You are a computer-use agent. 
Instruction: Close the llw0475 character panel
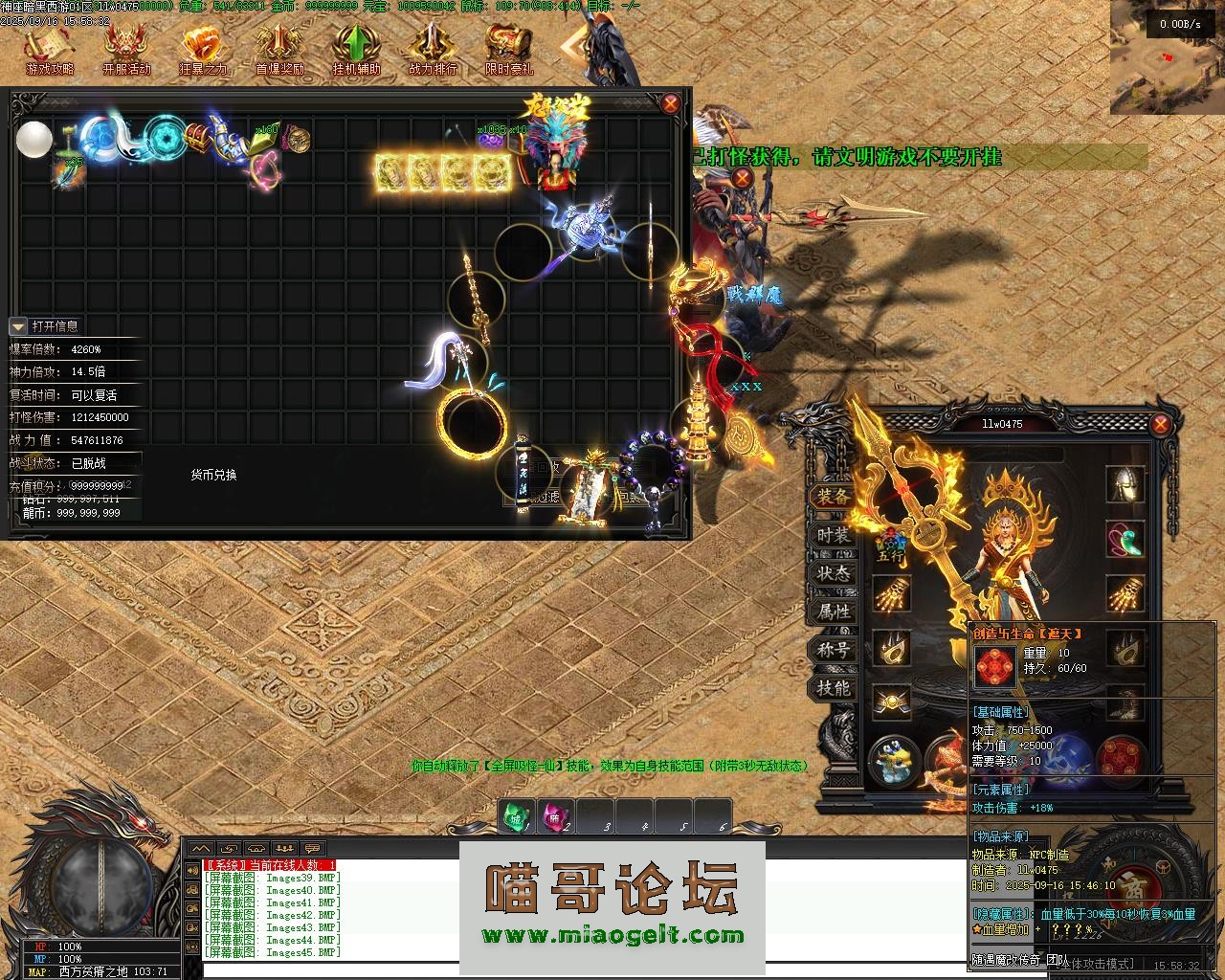coord(1161,424)
